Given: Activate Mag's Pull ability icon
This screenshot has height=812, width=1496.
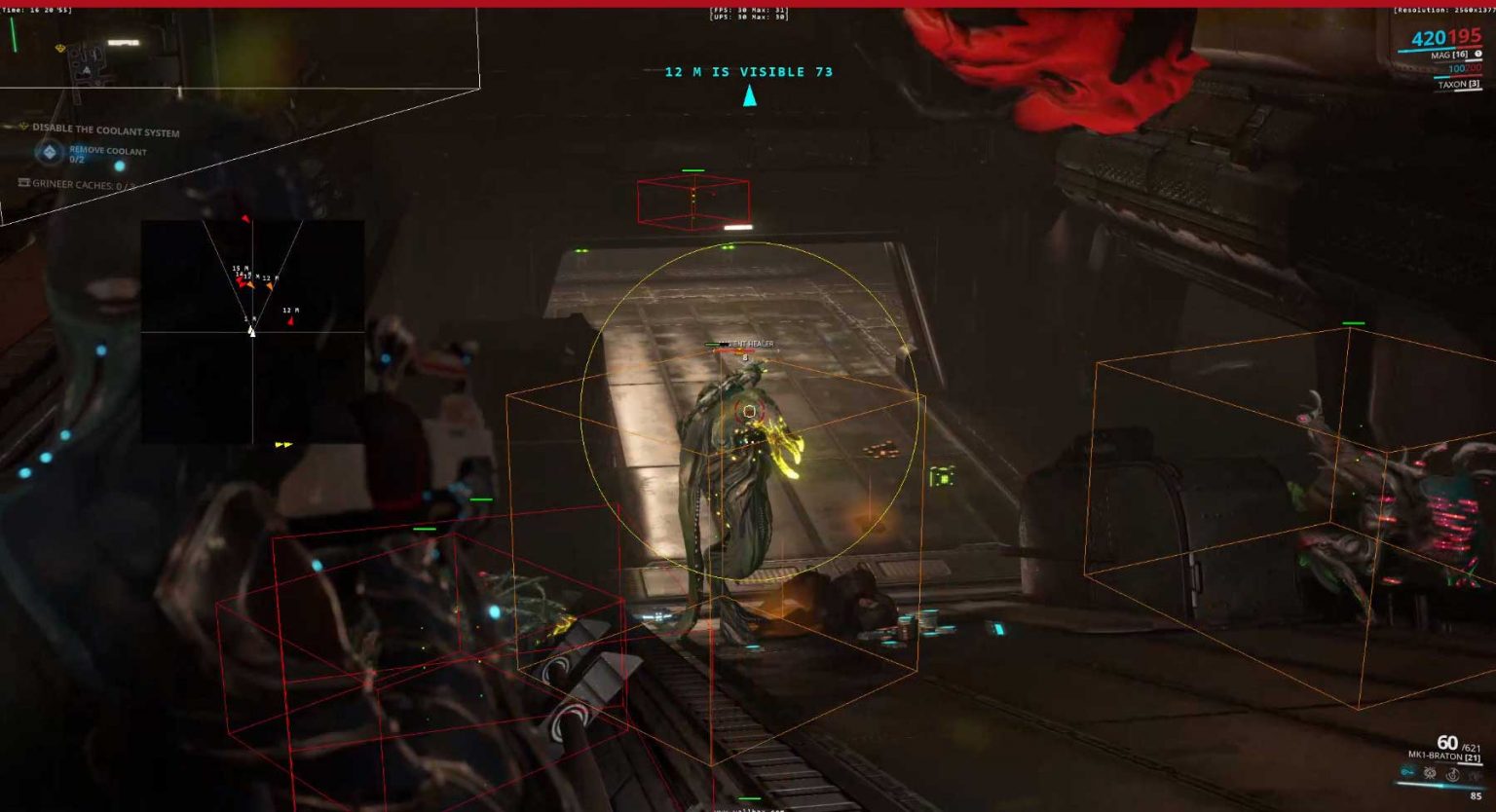Looking at the screenshot, I should pos(1407,773).
